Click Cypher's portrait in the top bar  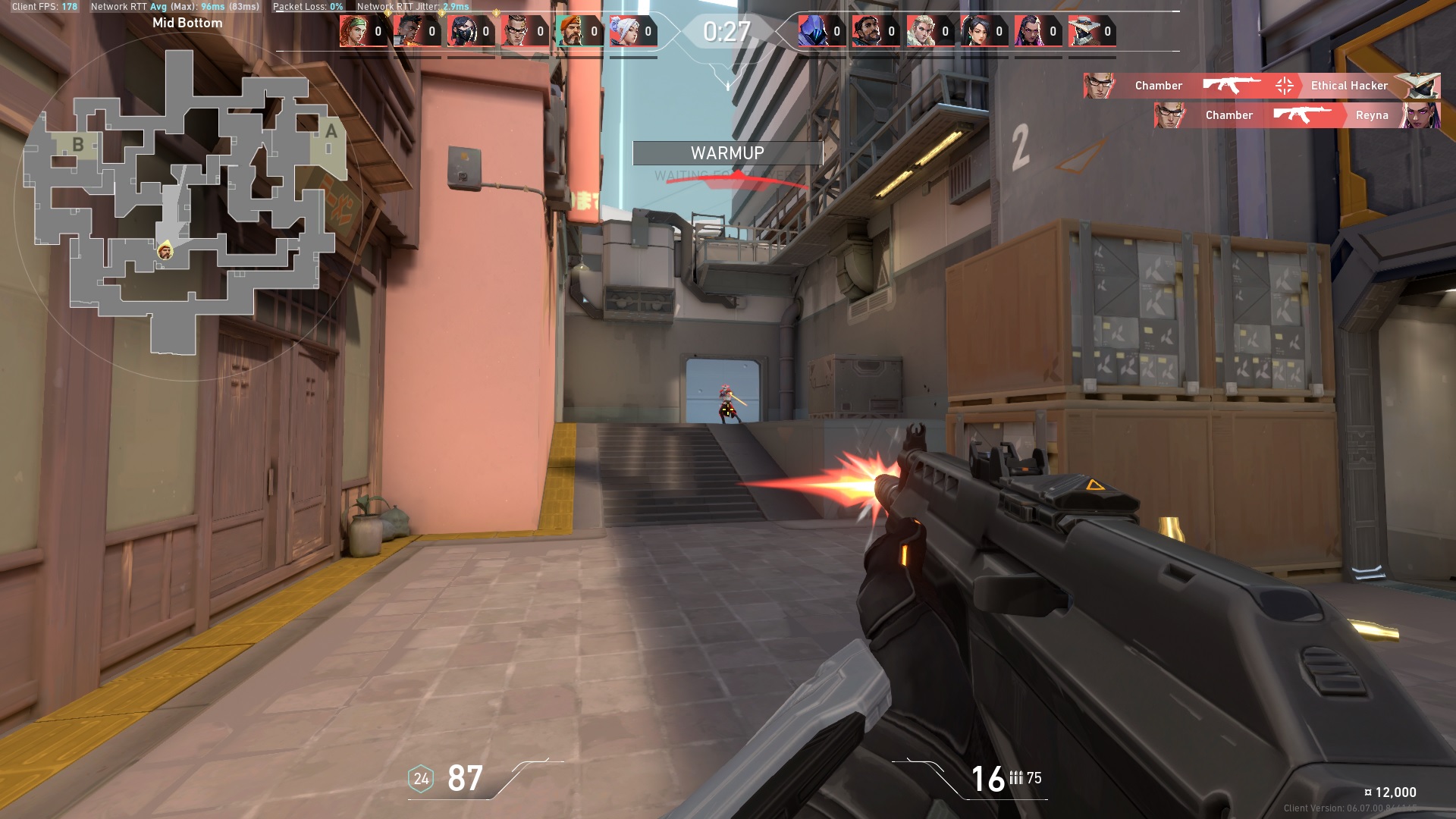(x=1083, y=31)
